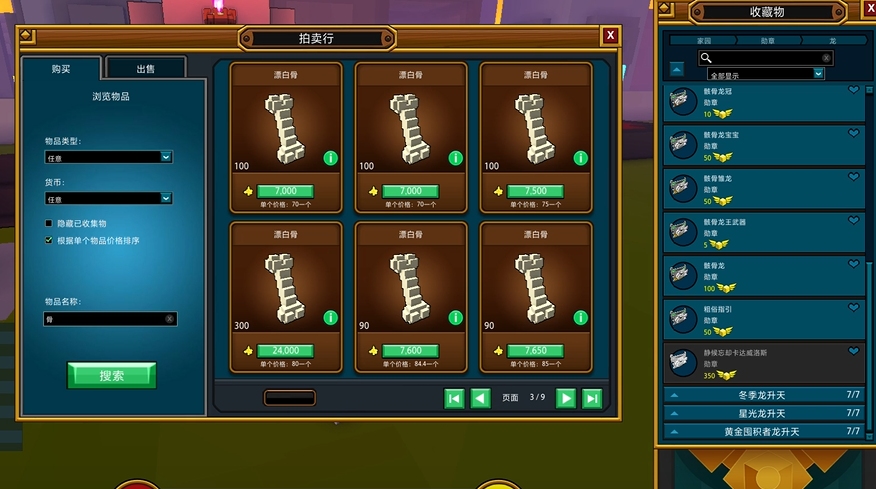
Task: Select the 购买 tab
Action: coord(61,69)
